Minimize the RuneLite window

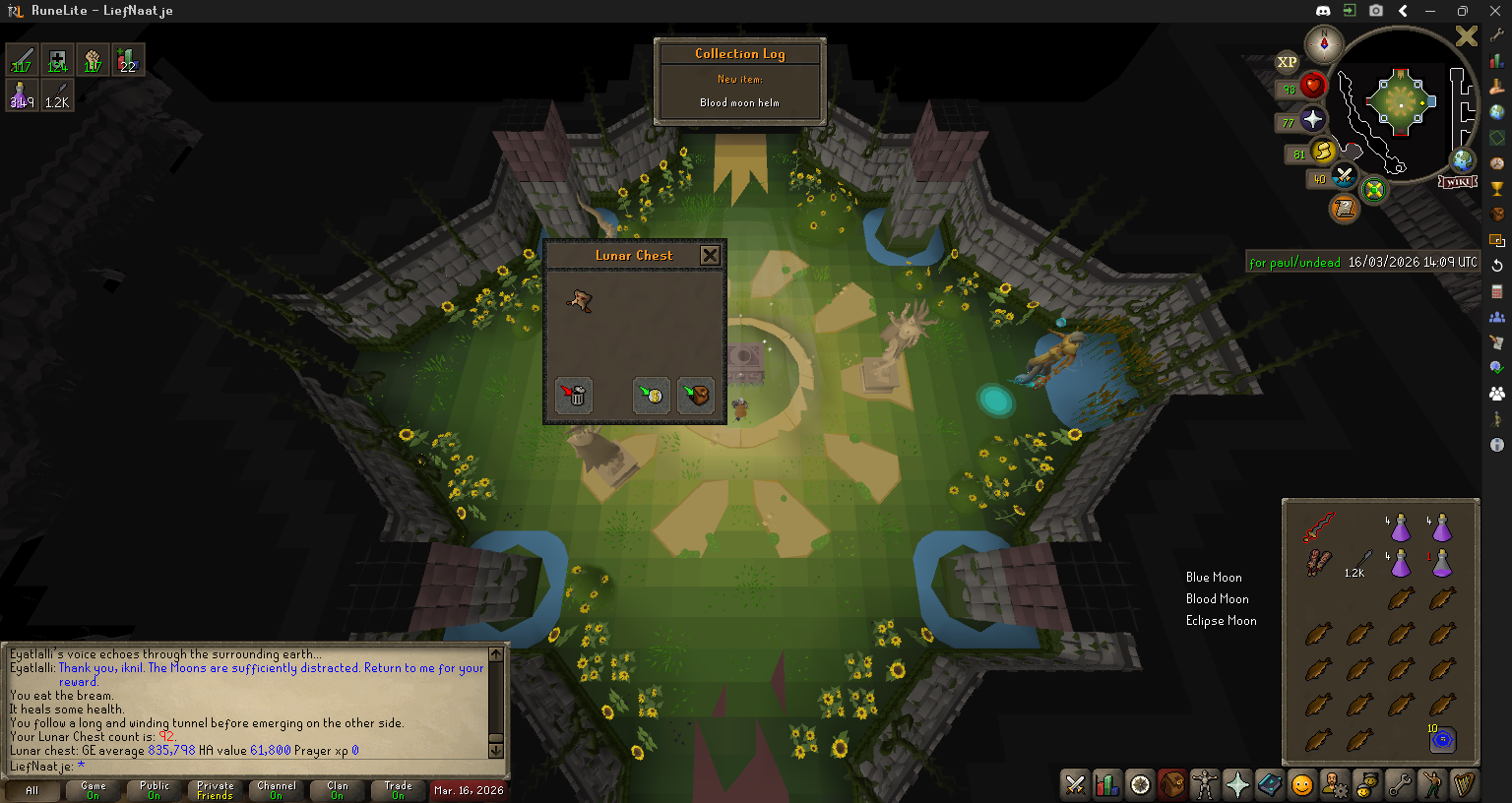[1430, 11]
